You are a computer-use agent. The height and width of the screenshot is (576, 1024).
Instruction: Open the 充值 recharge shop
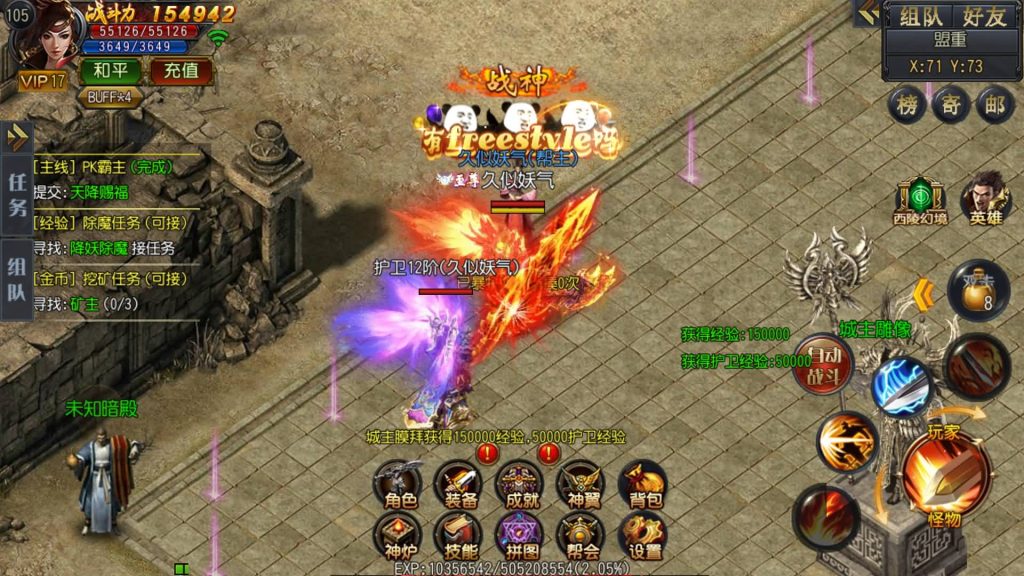[x=181, y=70]
